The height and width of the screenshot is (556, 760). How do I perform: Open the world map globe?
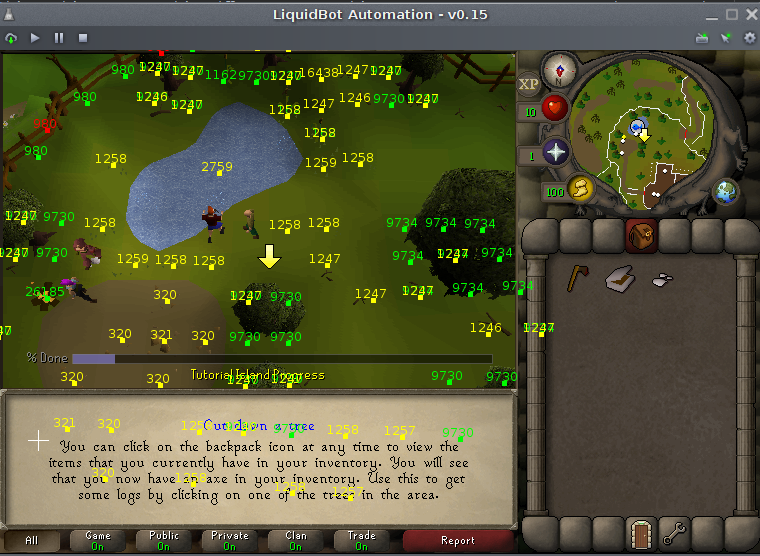[726, 191]
